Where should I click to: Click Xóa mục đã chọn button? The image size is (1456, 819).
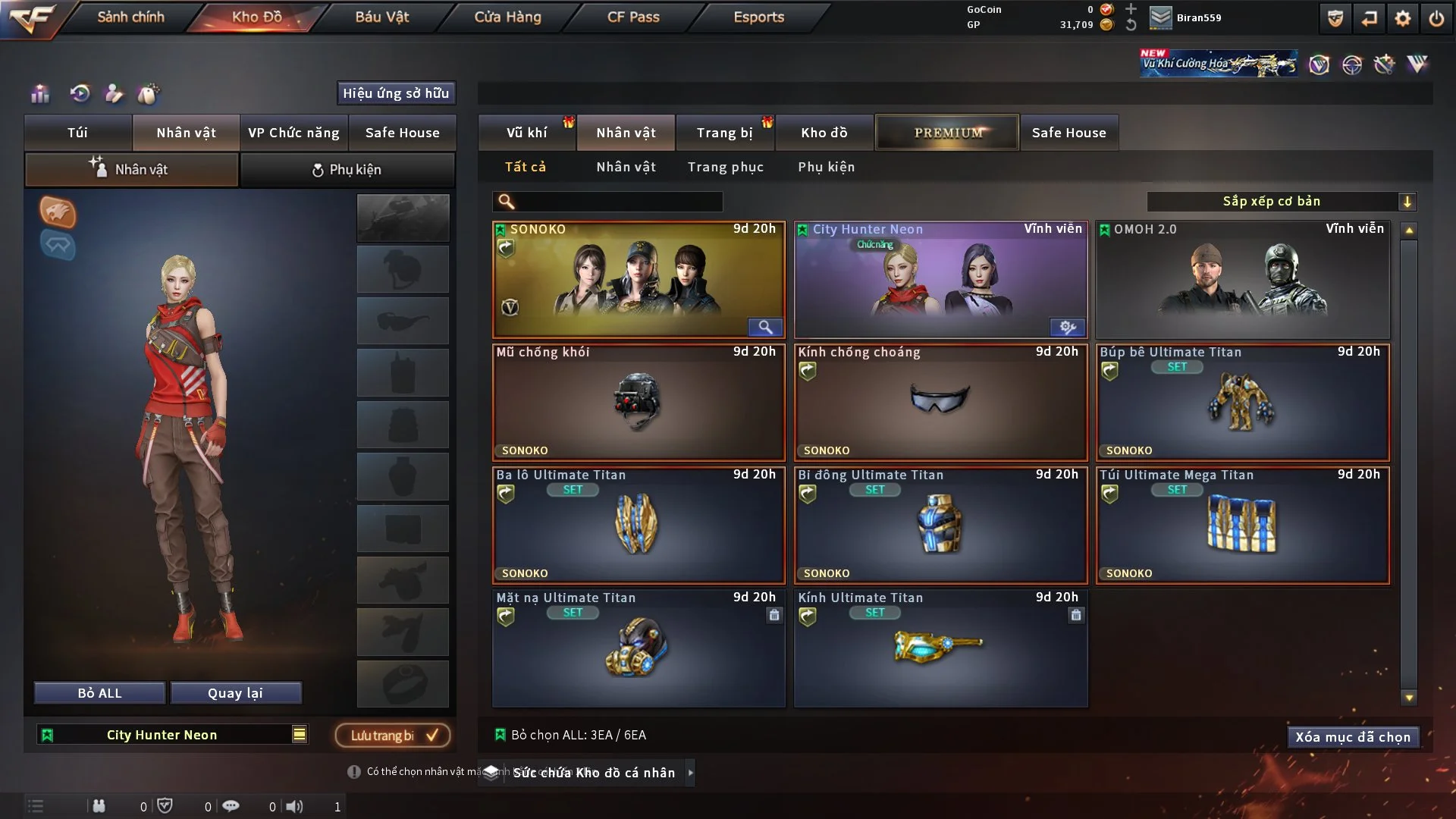[1353, 737]
